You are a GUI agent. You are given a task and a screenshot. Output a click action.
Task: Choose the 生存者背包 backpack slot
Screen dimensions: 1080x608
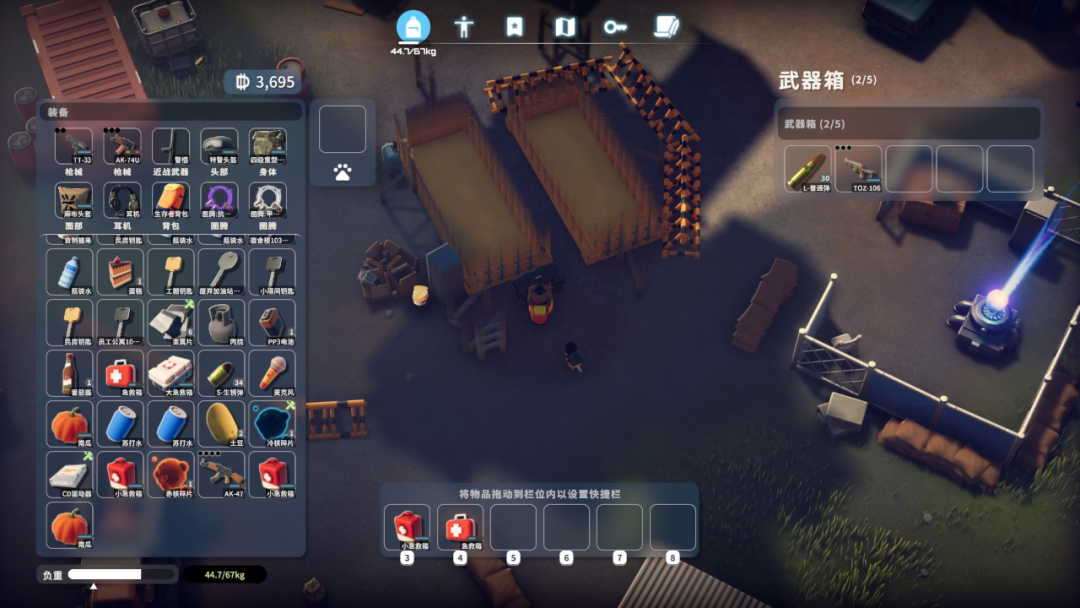click(x=171, y=200)
